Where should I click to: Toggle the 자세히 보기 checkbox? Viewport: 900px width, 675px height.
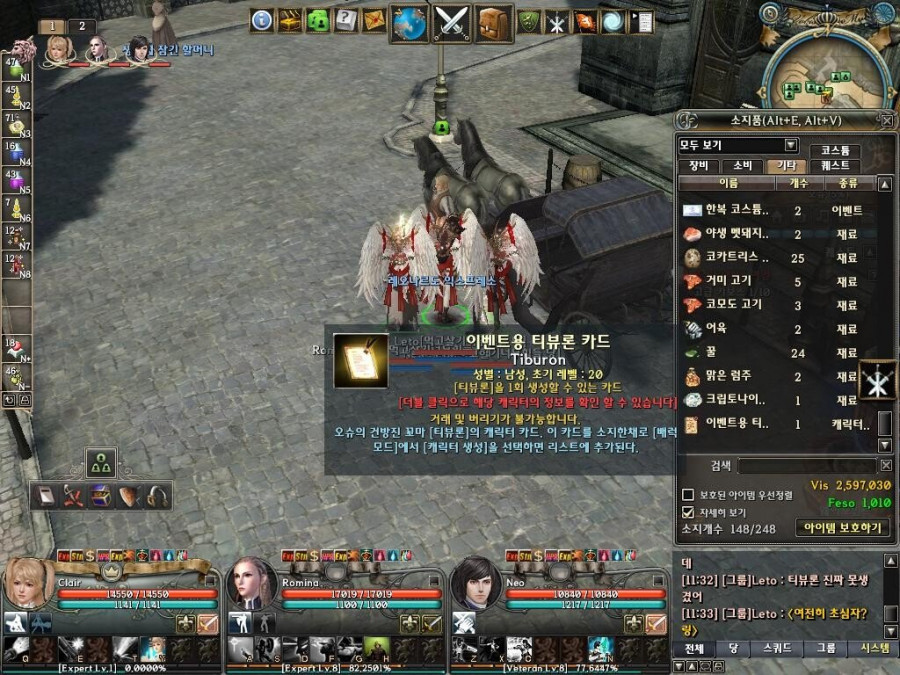click(x=687, y=512)
